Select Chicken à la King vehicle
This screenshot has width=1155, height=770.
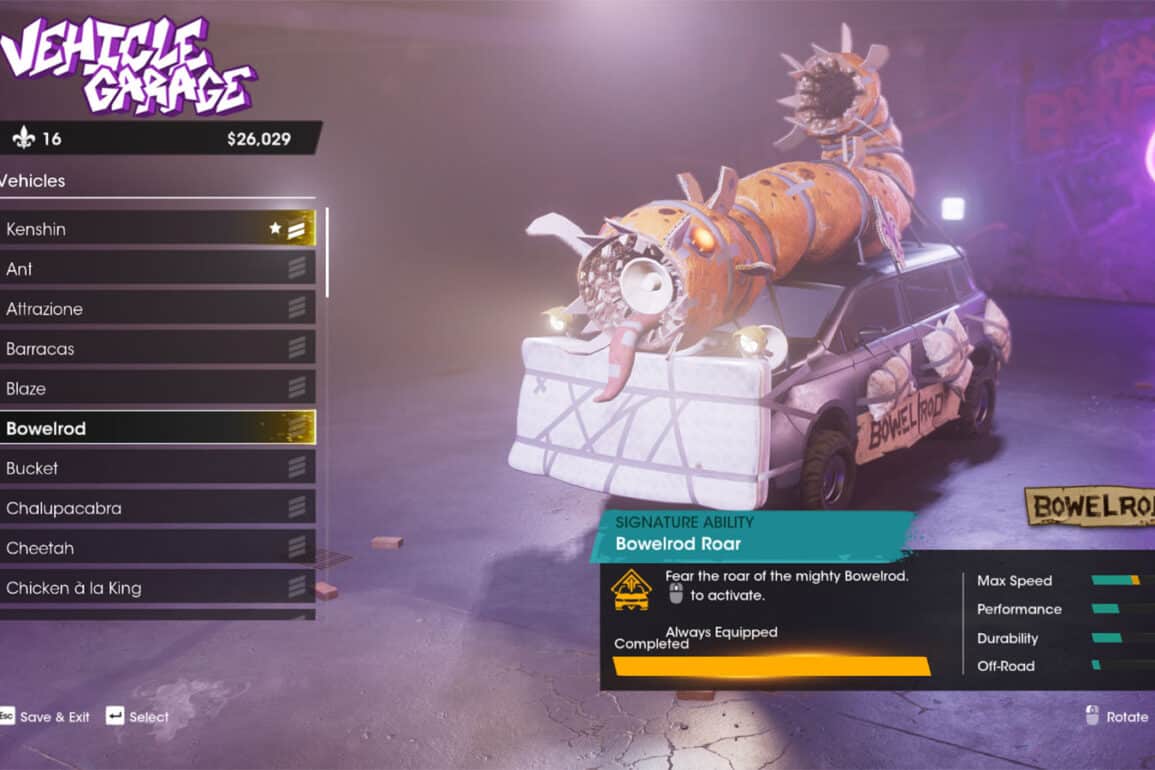point(158,588)
